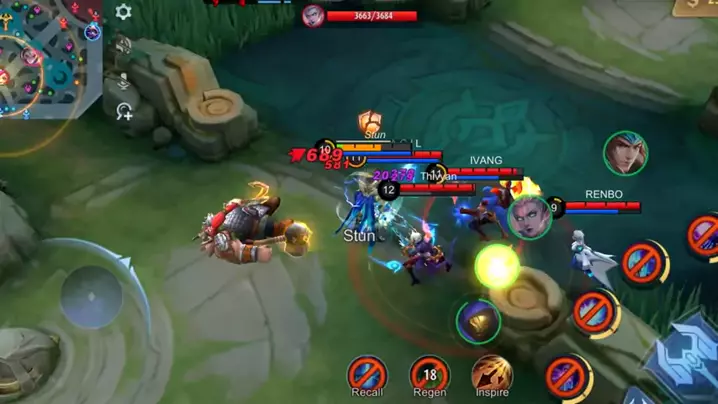
Task: Activate the green-ringed equipment item skill
Action: (478, 321)
